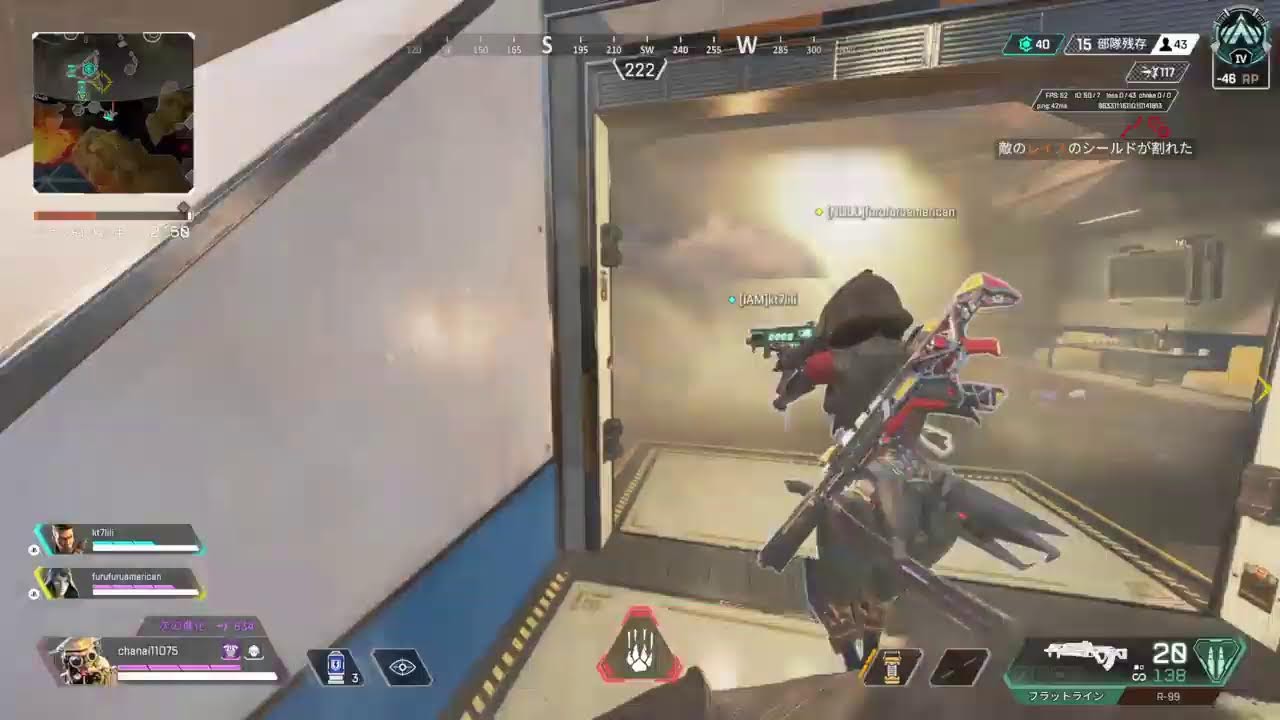Expand the minimap in the corner
This screenshot has height=720, width=1280.
pos(112,110)
